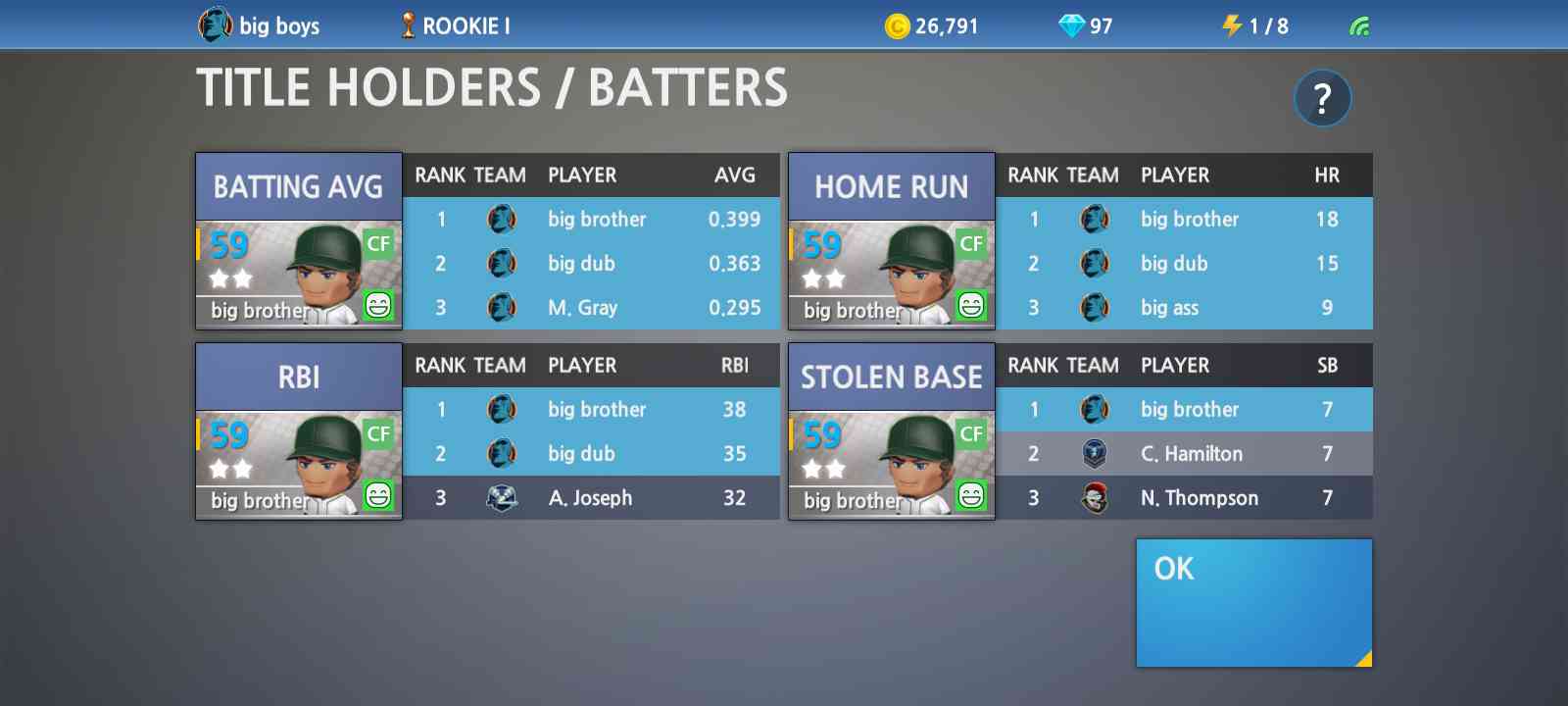Open the Stolen Base title holder card
Image resolution: width=1568 pixels, height=706 pixels.
[x=891, y=431]
